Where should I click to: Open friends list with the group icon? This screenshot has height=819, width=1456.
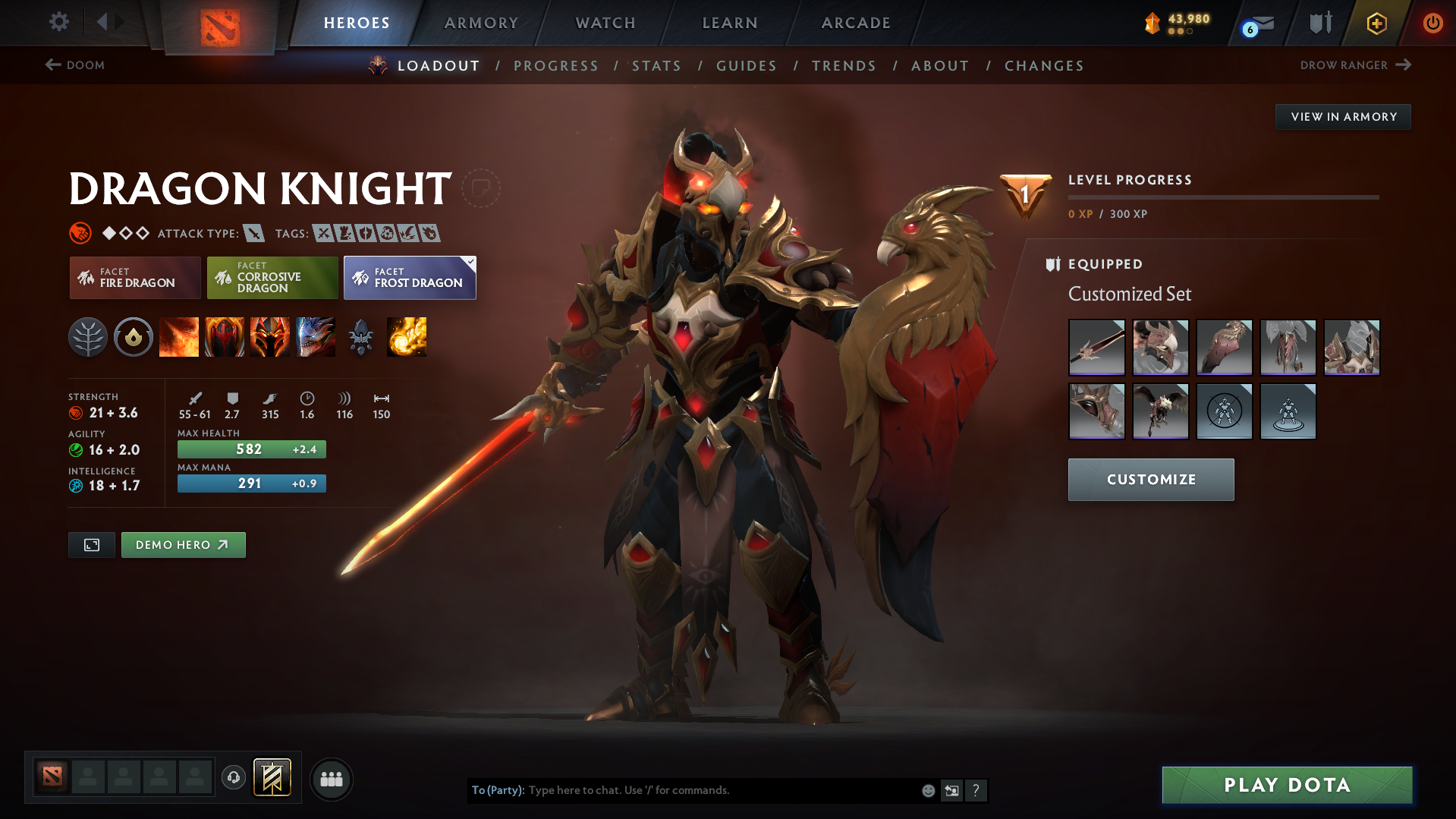coord(331,779)
